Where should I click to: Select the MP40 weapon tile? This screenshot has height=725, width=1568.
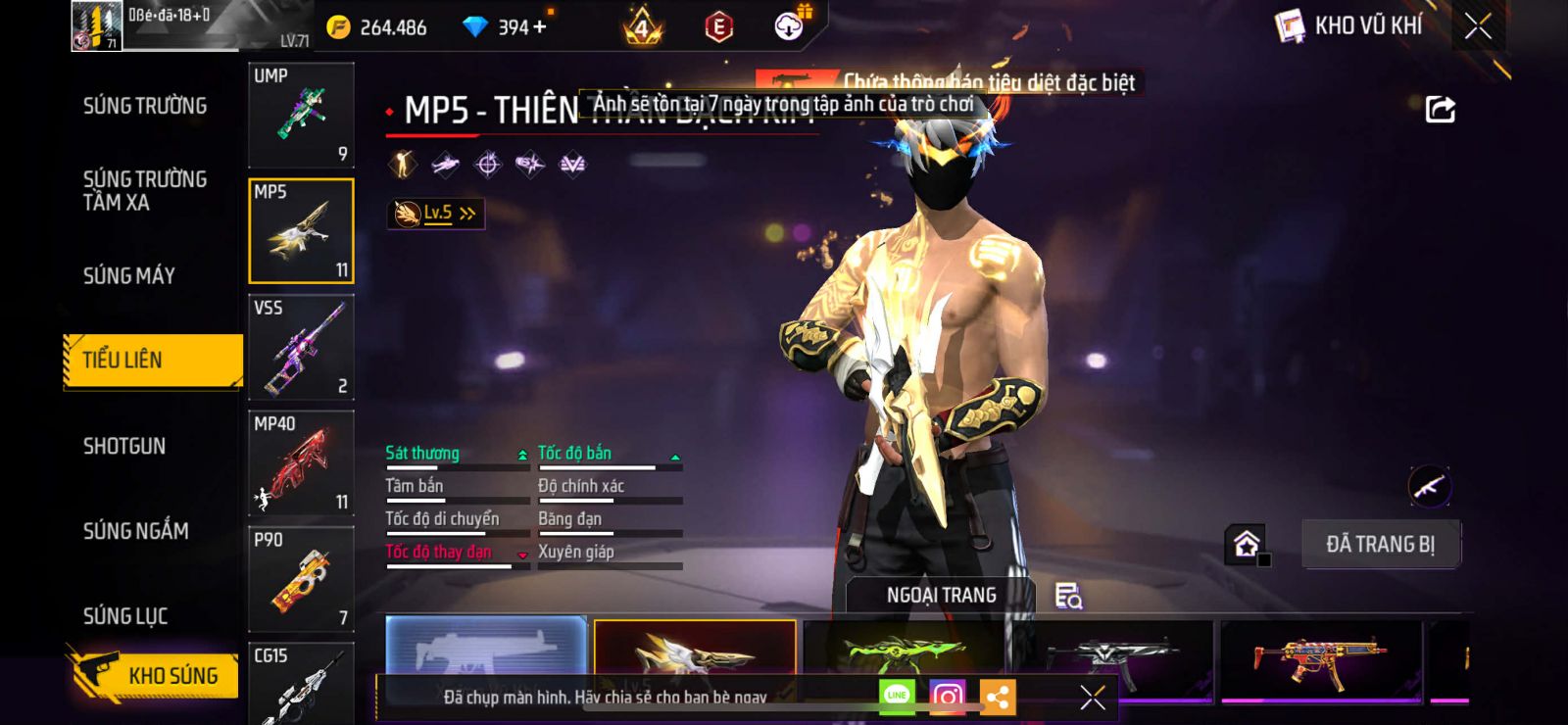pyautogui.click(x=301, y=462)
